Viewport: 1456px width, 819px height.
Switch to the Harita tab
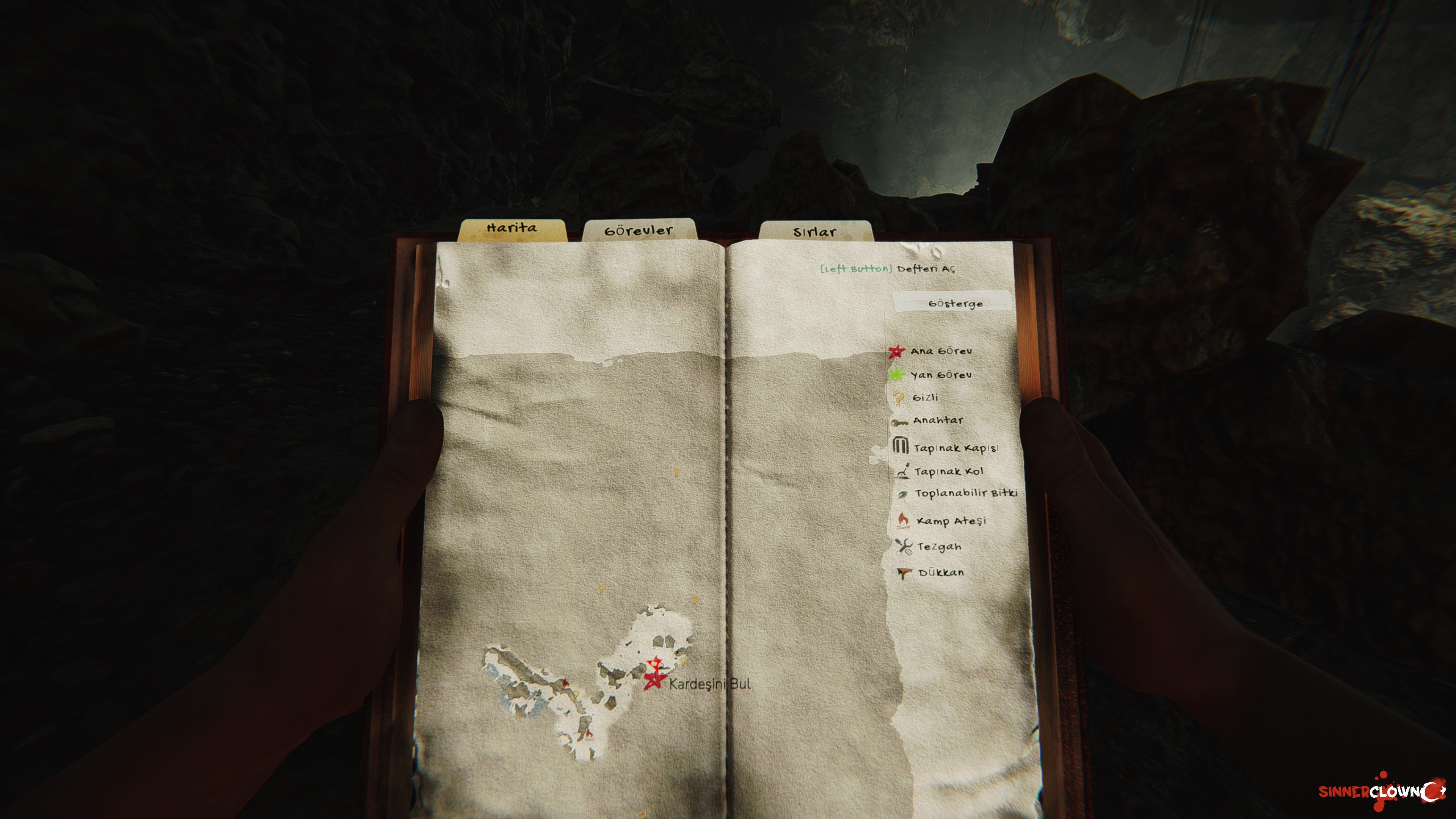point(512,228)
